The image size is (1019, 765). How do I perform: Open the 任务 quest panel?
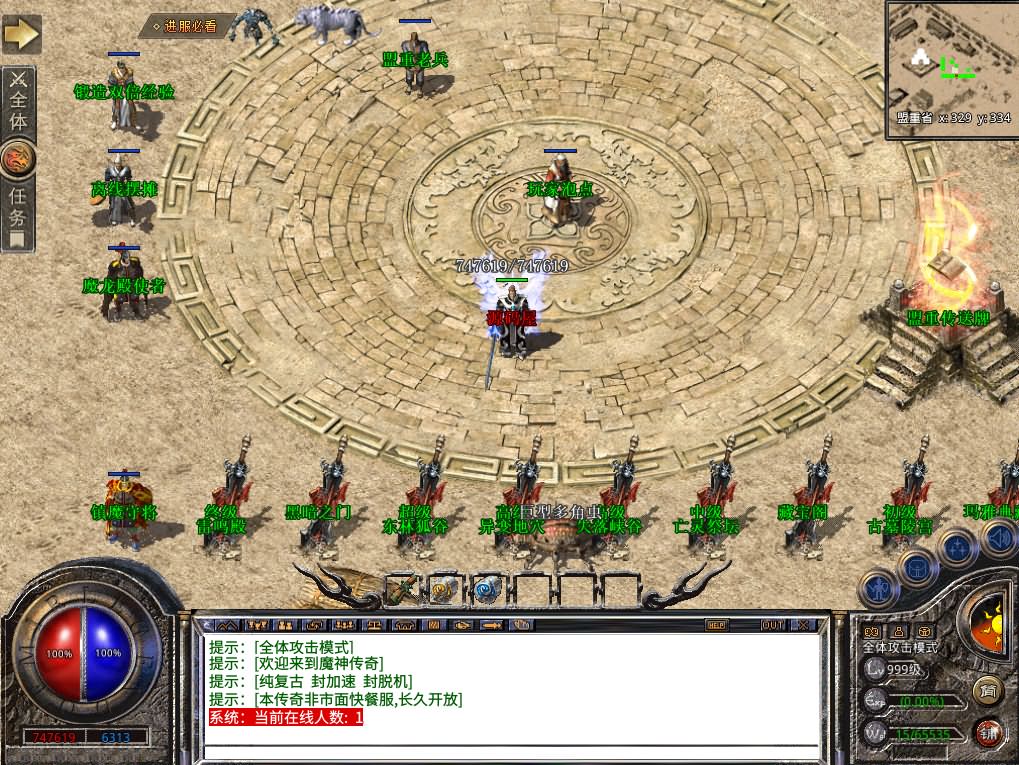click(19, 212)
